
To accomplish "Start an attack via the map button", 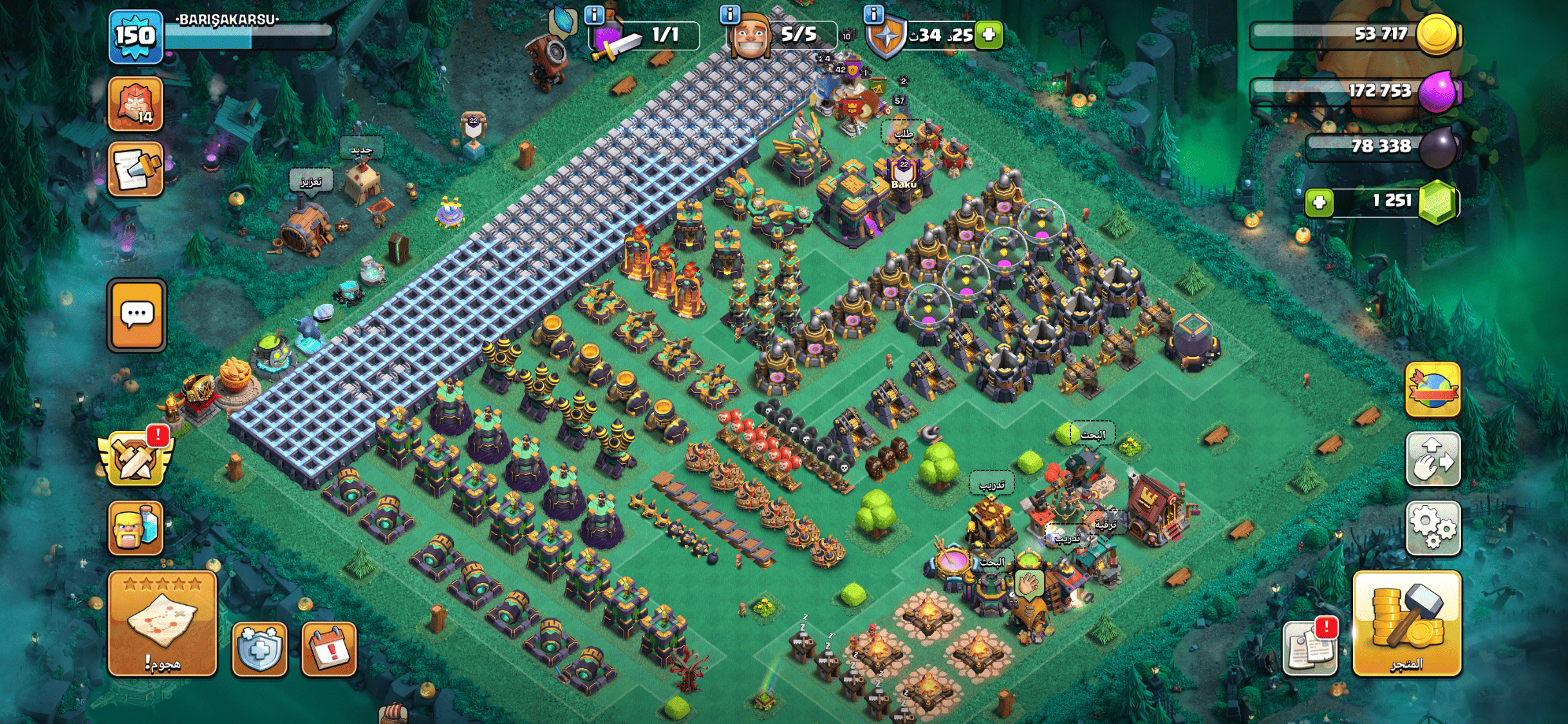I will [x=162, y=623].
